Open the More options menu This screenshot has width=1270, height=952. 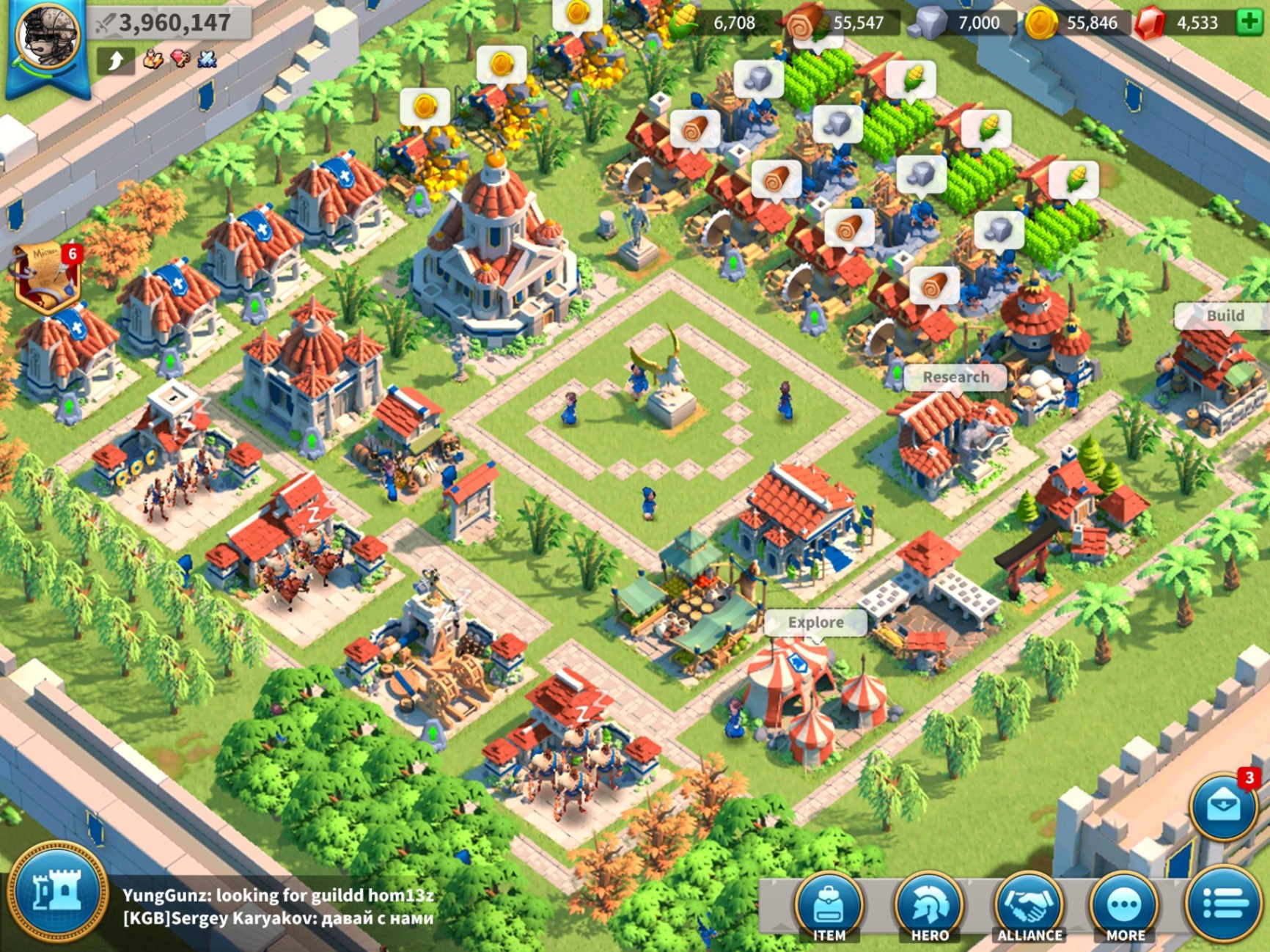[1127, 909]
